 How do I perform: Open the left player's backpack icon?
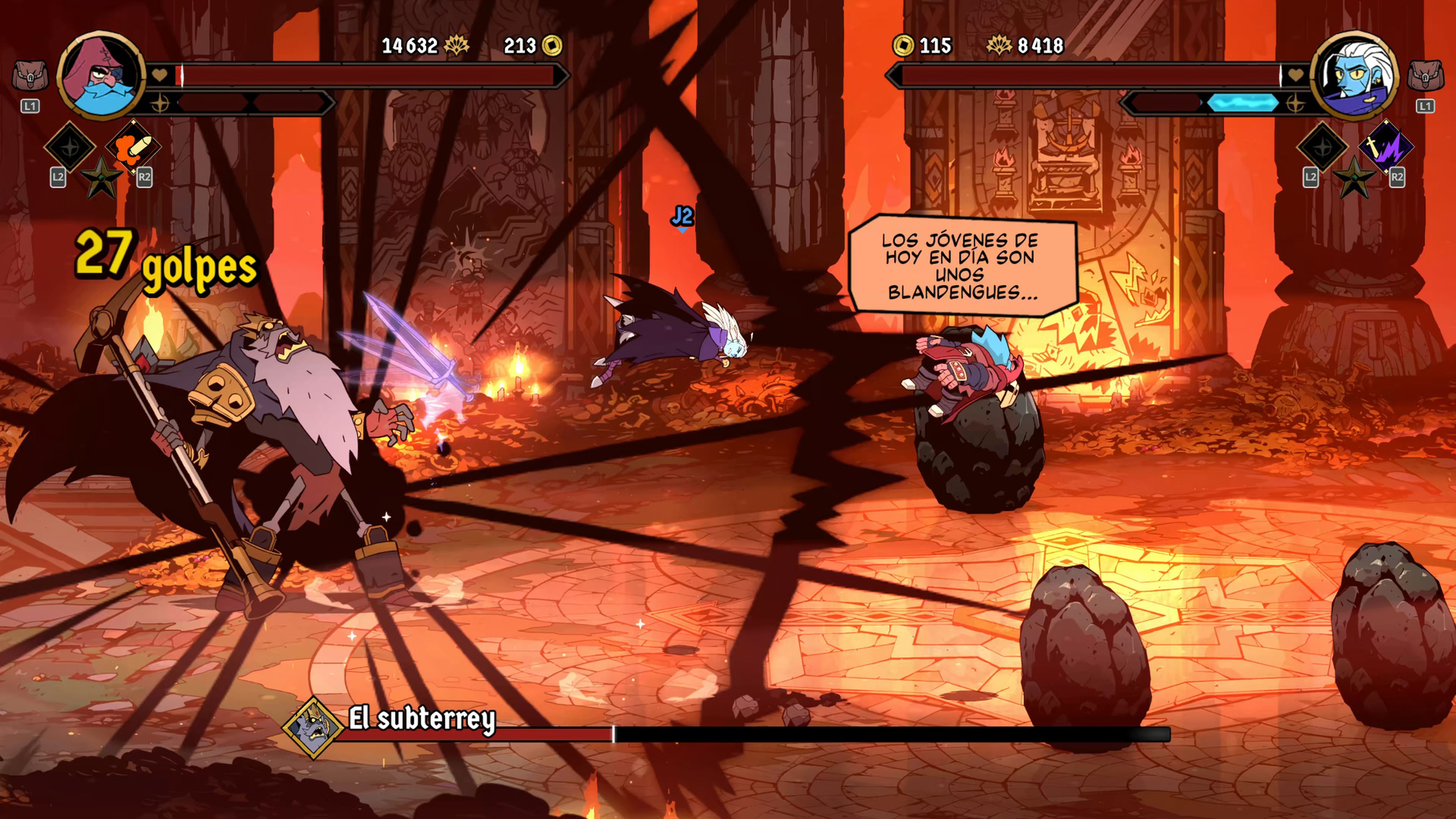[30, 76]
